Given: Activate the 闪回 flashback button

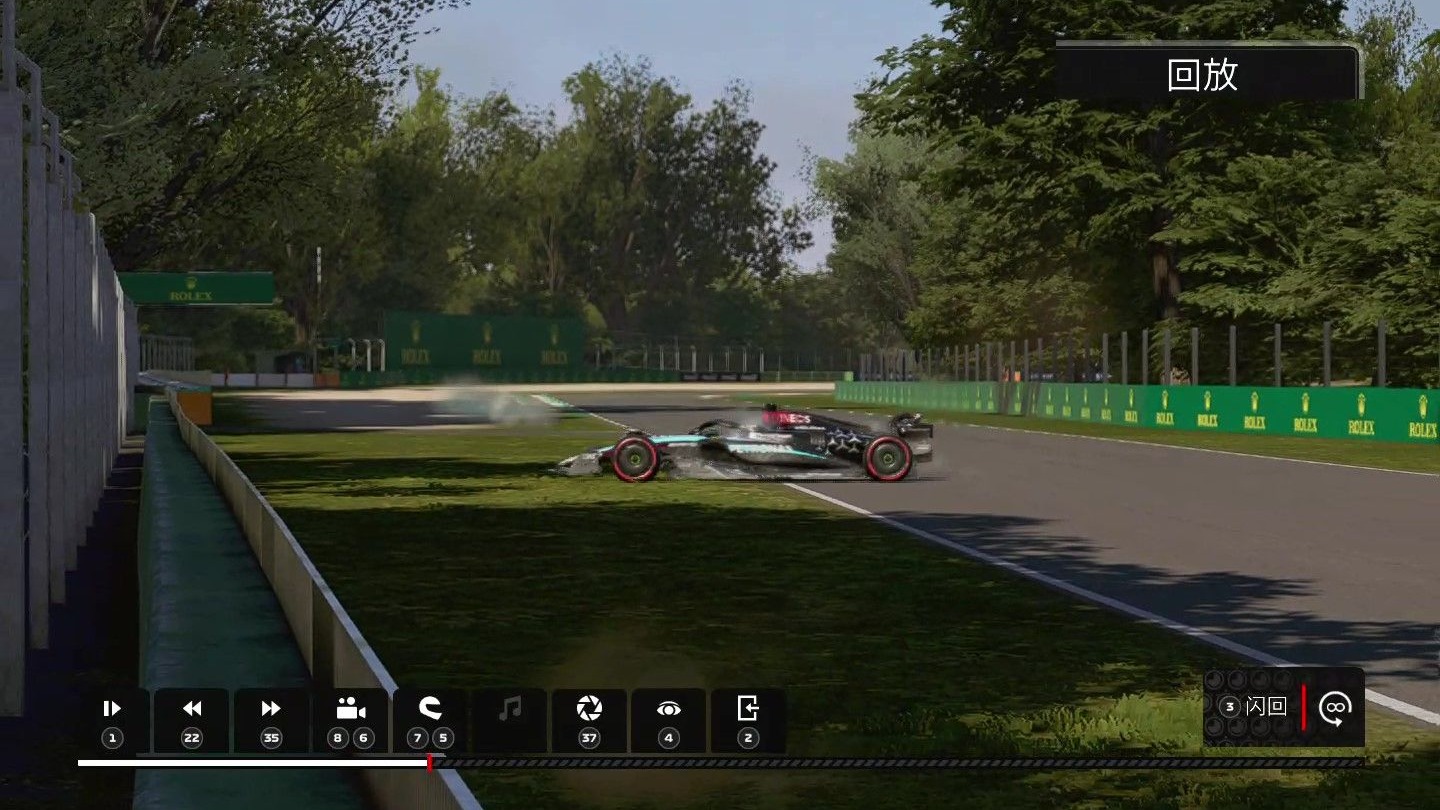Looking at the screenshot, I should pos(1256,707).
